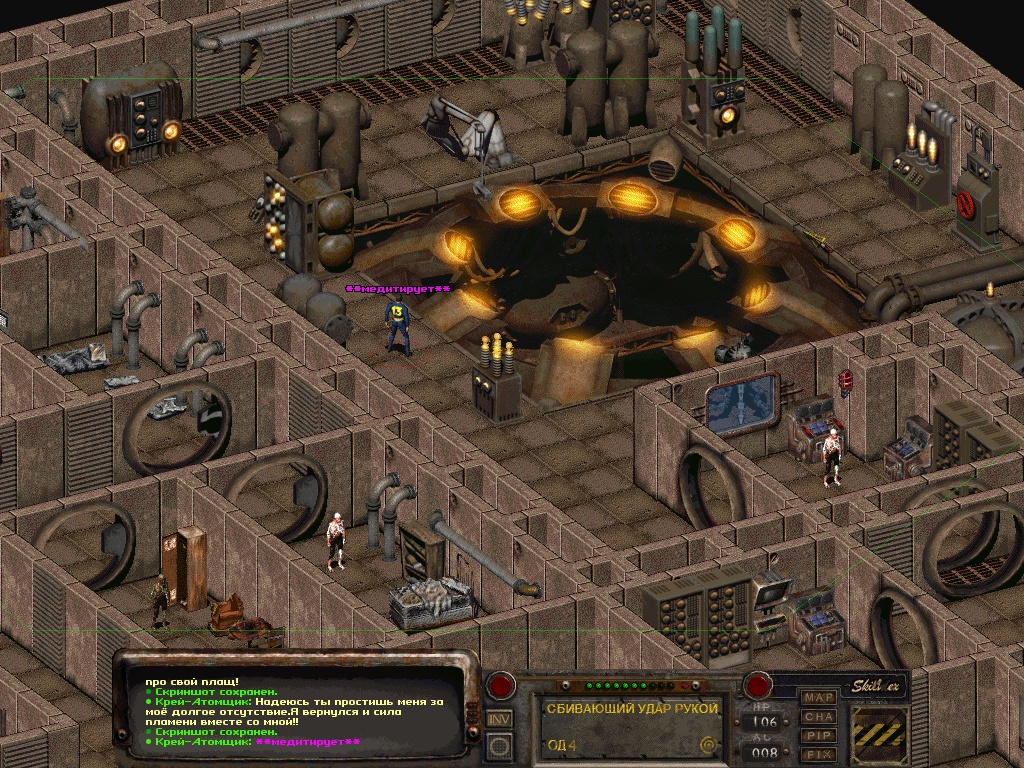This screenshot has height=768, width=1024.
Task: Click the chat message log window
Action: 300,710
